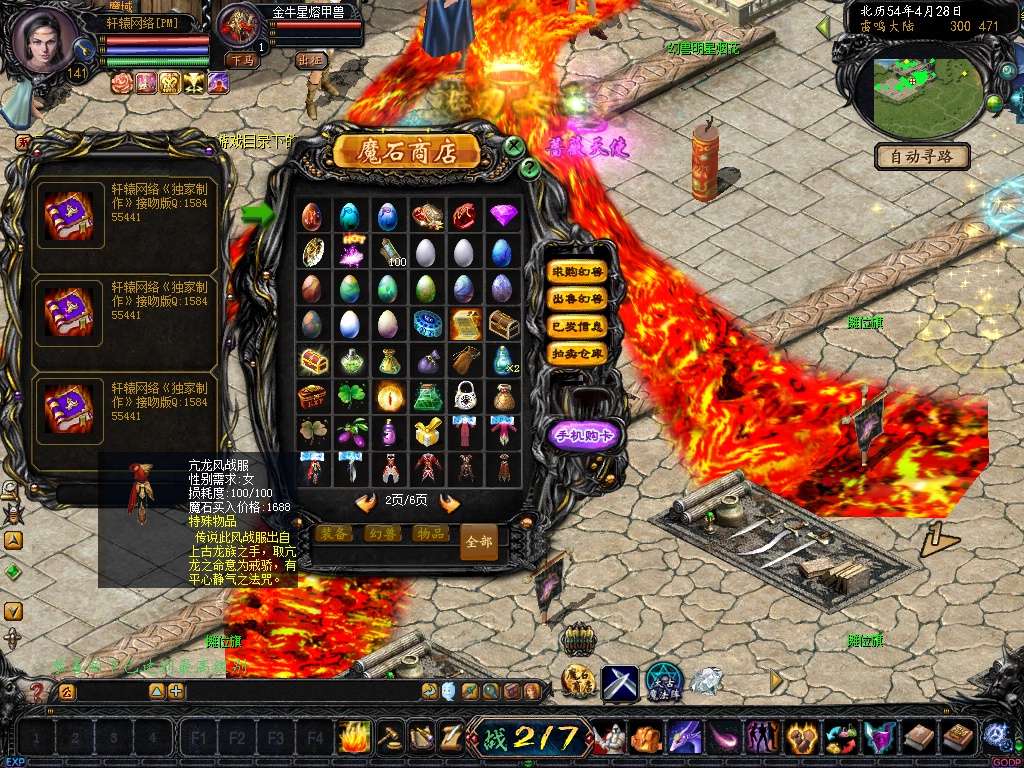This screenshot has width=1024, height=768.
Task: Show 全部 items in the shop
Action: (479, 541)
